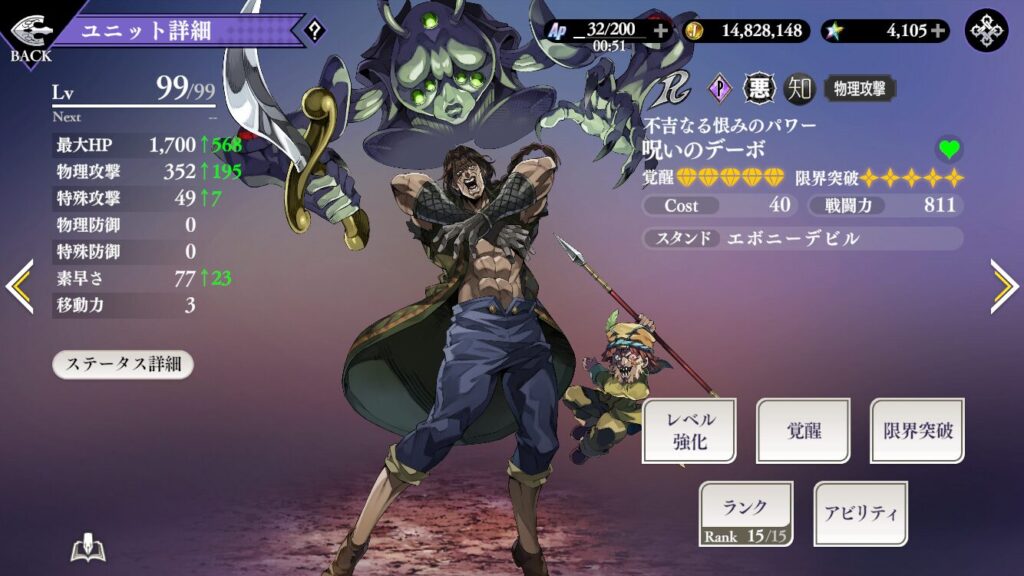Open the ランク rank screen
Image resolution: width=1024 pixels, height=576 pixels.
click(x=745, y=514)
